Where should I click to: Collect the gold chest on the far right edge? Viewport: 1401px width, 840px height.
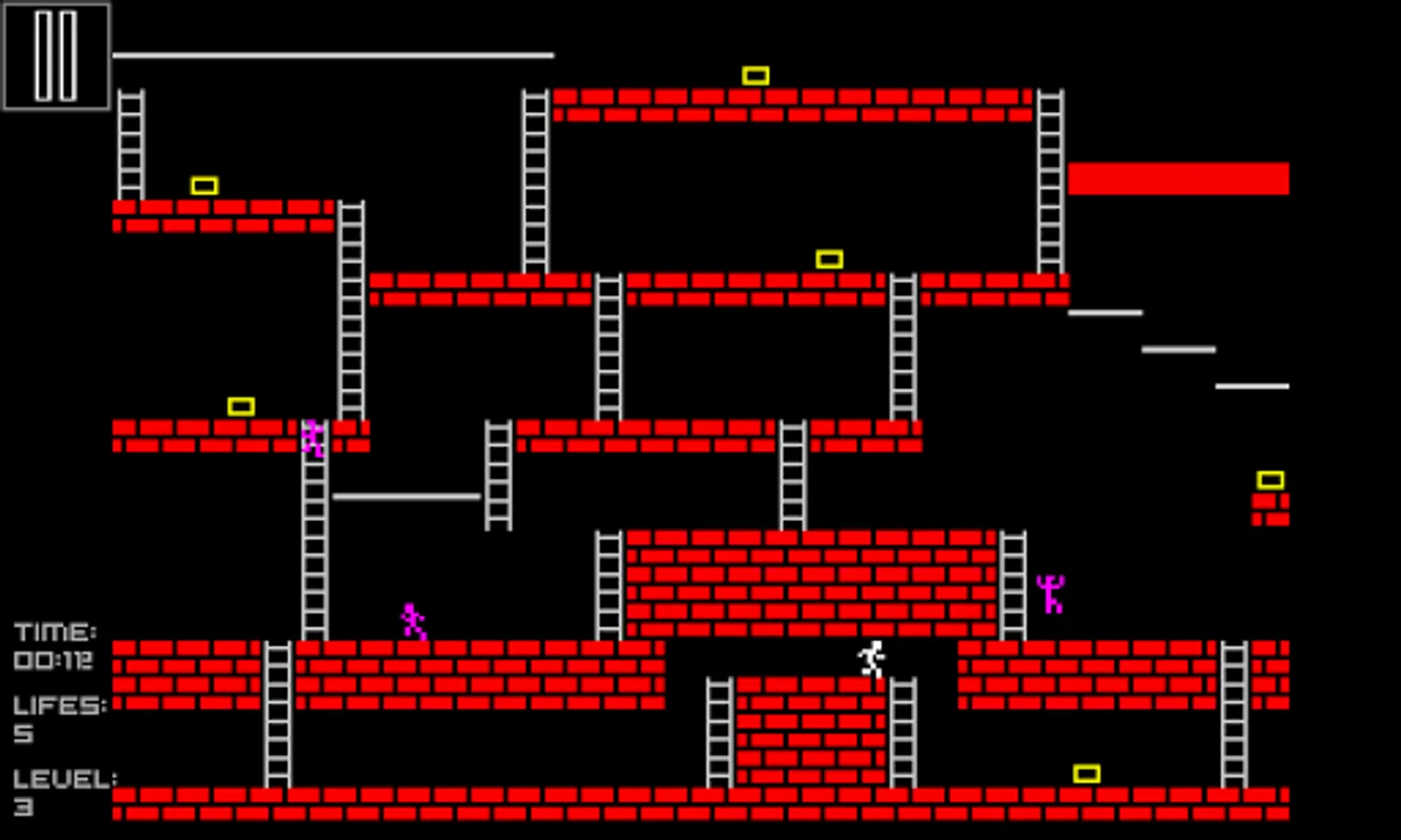1269,480
